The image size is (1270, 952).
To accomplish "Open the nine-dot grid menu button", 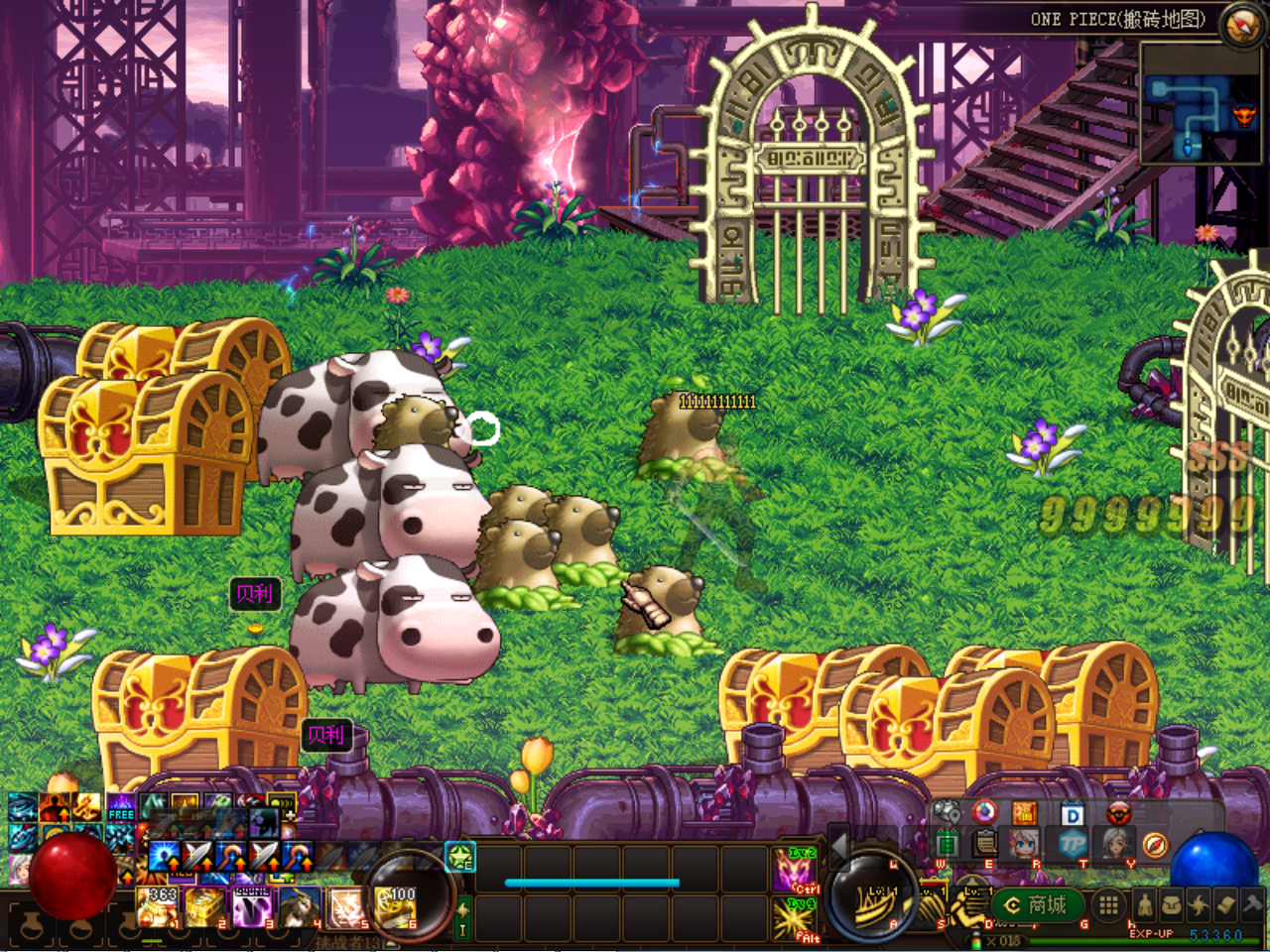I will click(1108, 904).
